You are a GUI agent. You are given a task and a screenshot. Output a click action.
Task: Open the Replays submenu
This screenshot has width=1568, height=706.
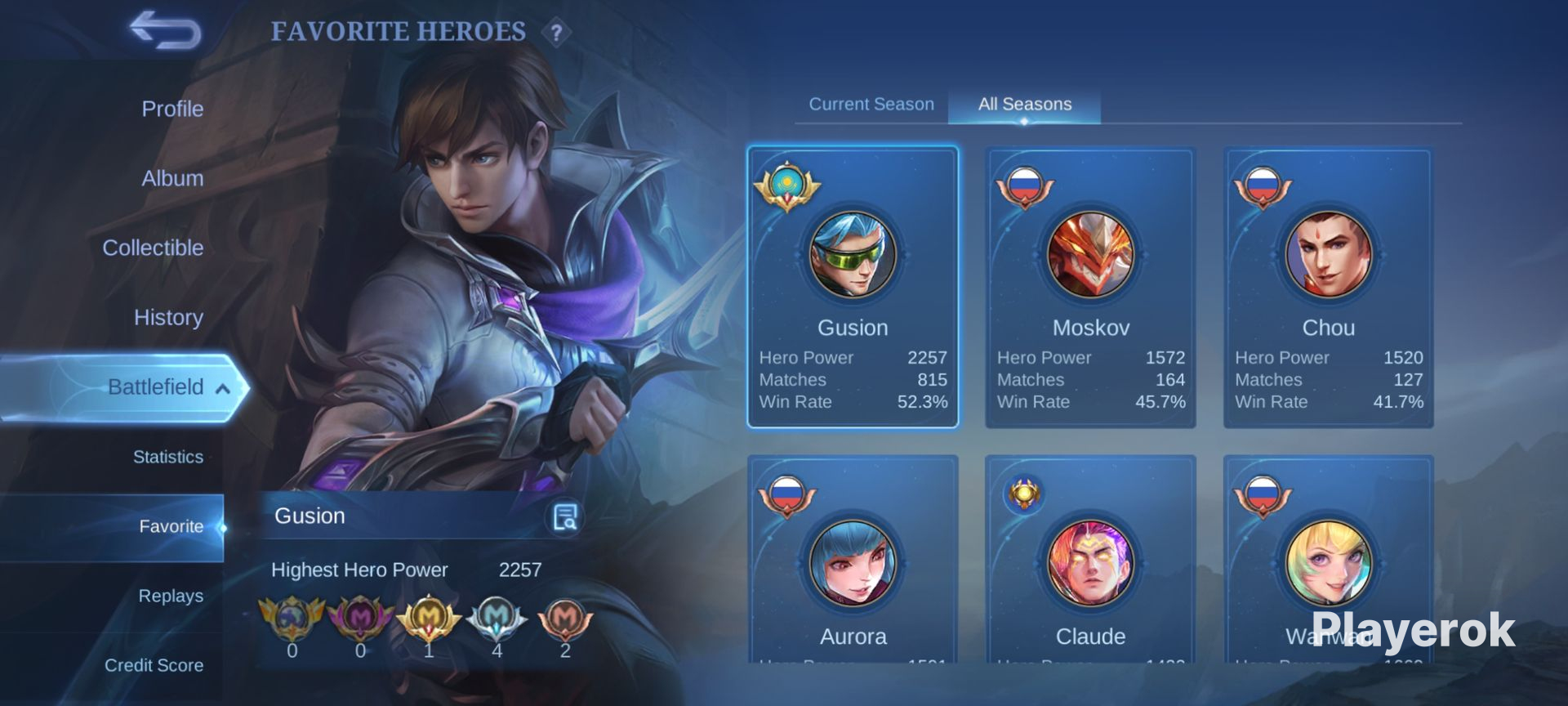[171, 596]
